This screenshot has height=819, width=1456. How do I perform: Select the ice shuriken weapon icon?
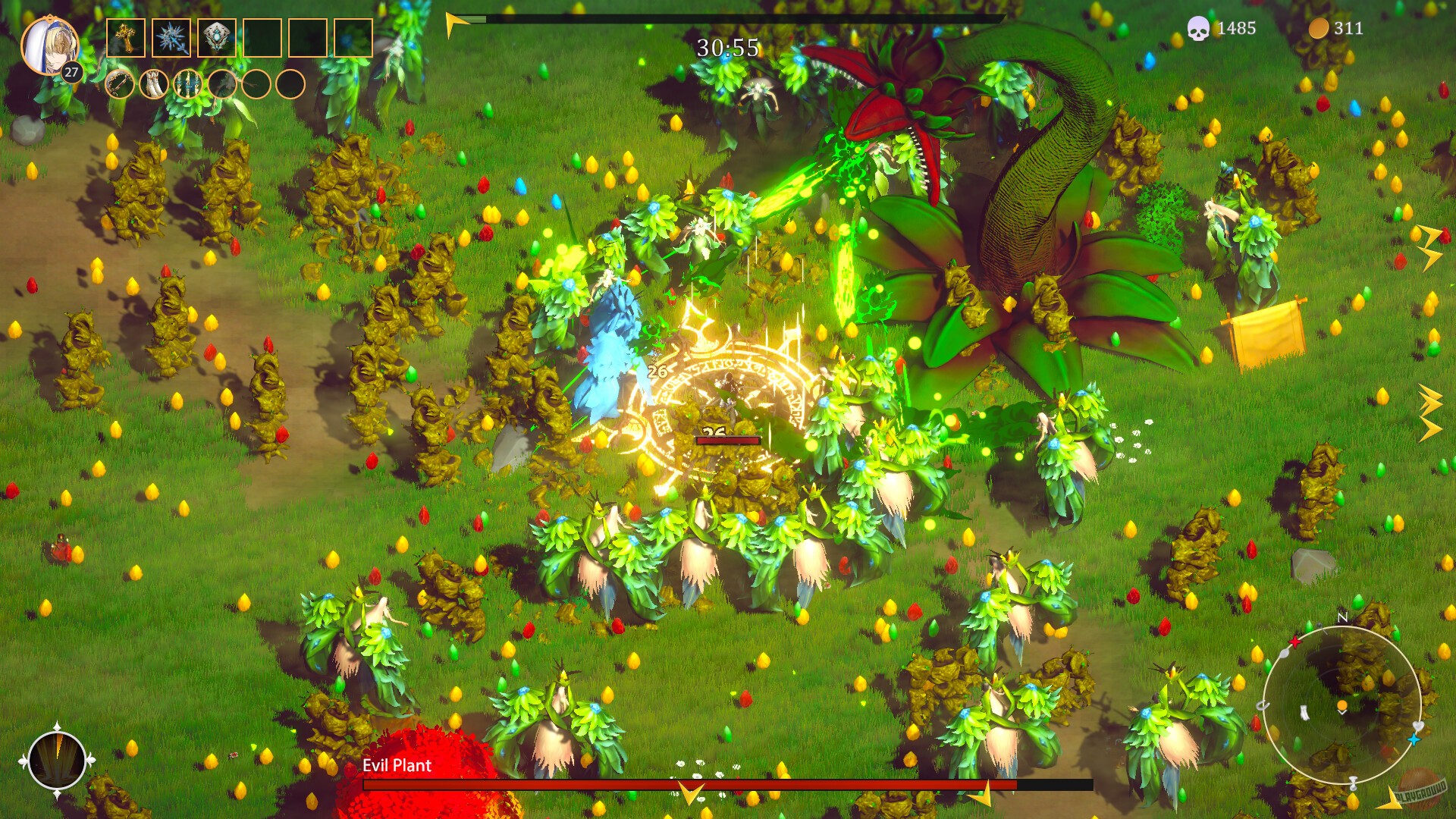(171, 37)
